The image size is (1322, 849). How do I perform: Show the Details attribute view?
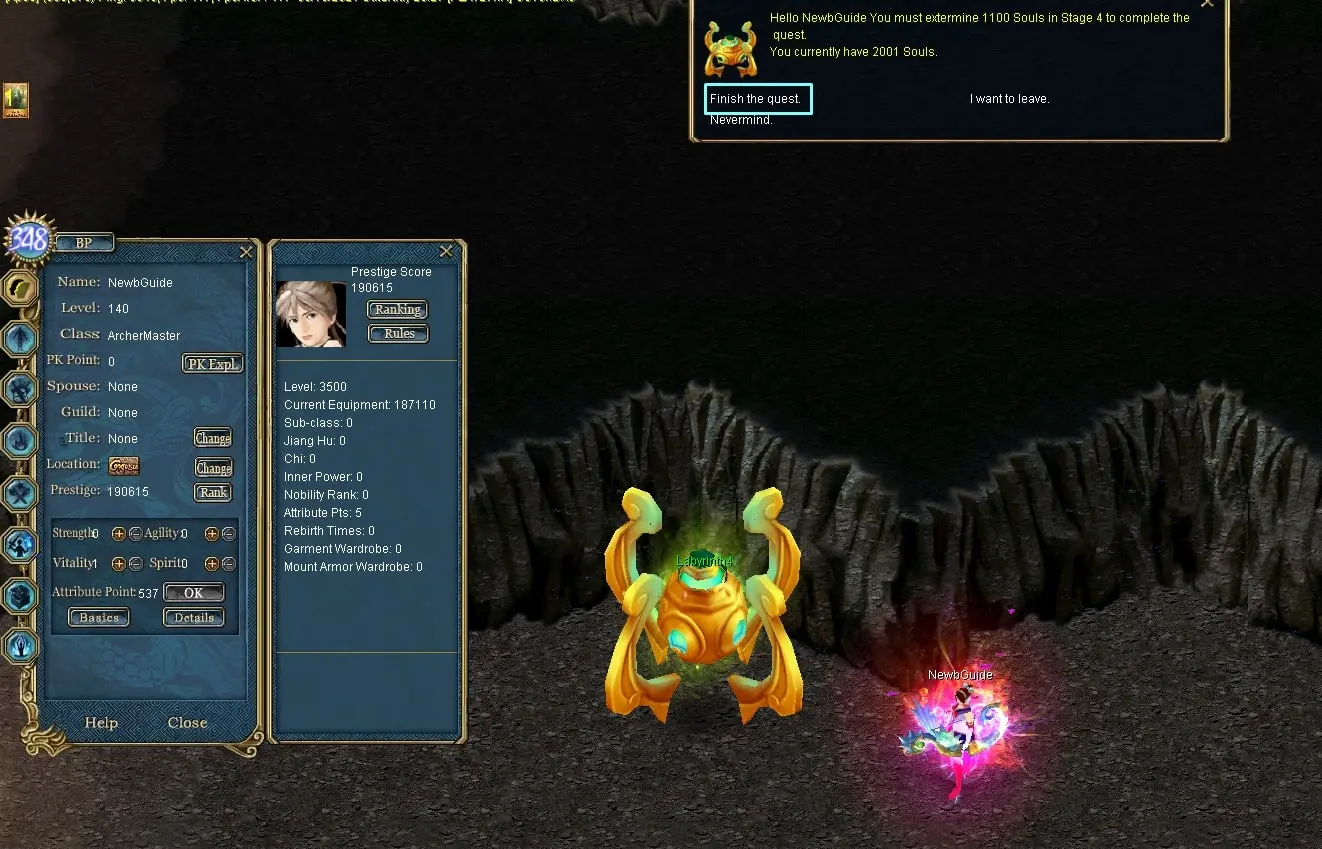[194, 618]
